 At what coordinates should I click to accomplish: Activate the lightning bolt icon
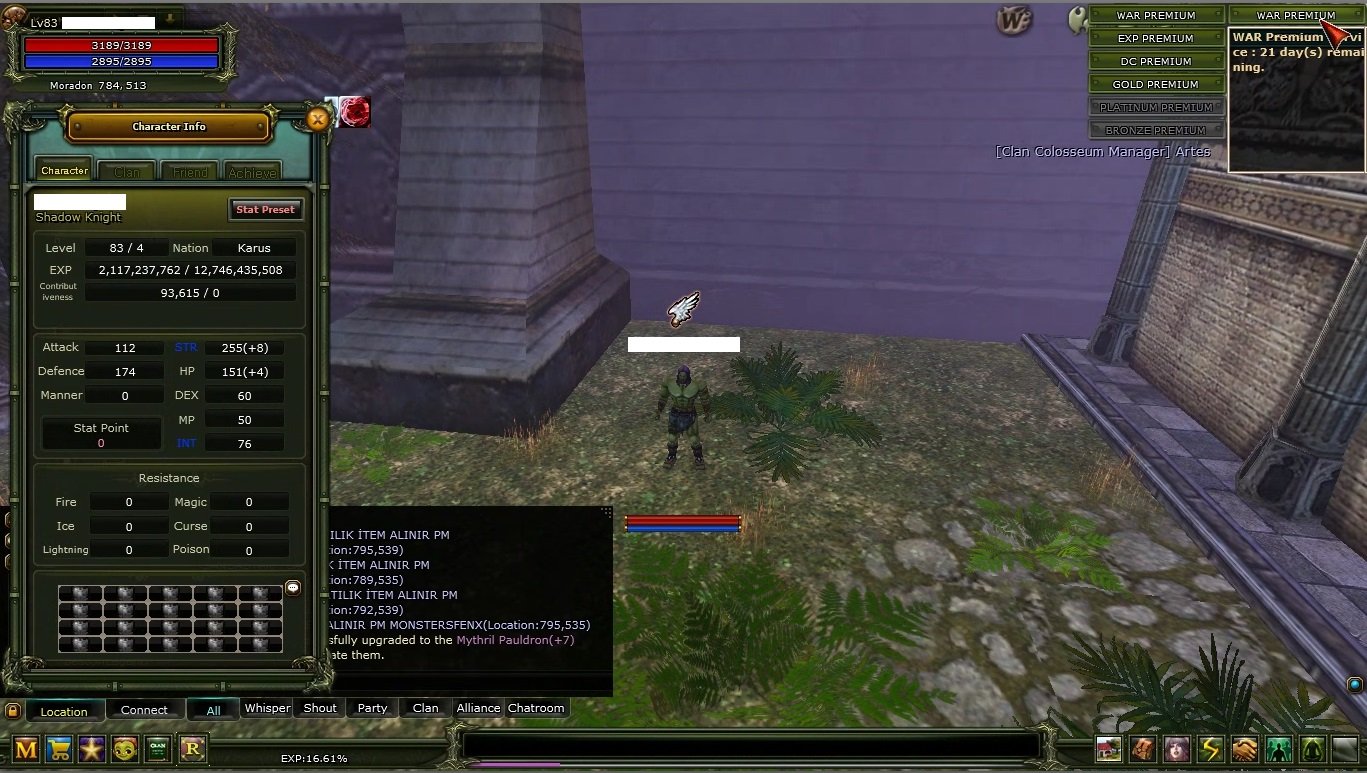pyautogui.click(x=1210, y=749)
